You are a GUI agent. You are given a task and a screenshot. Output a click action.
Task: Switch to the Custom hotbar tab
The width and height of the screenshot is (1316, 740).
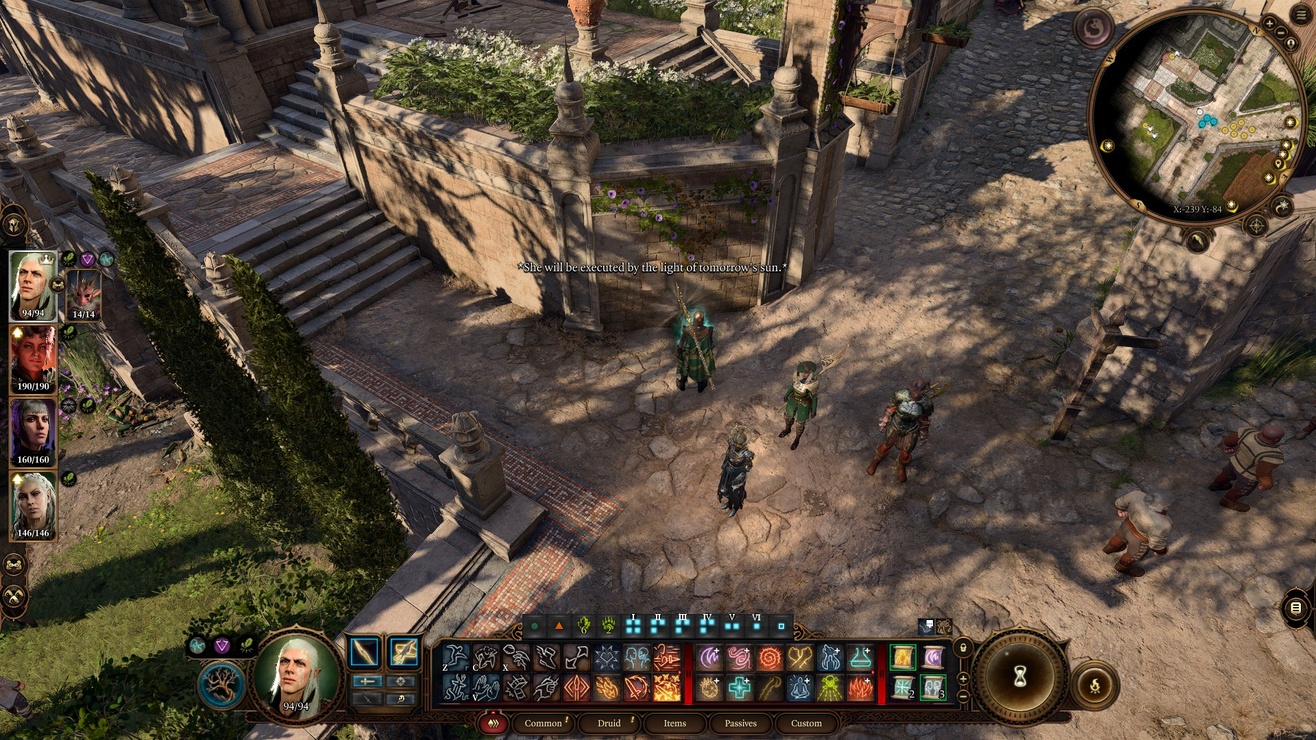pyautogui.click(x=806, y=723)
